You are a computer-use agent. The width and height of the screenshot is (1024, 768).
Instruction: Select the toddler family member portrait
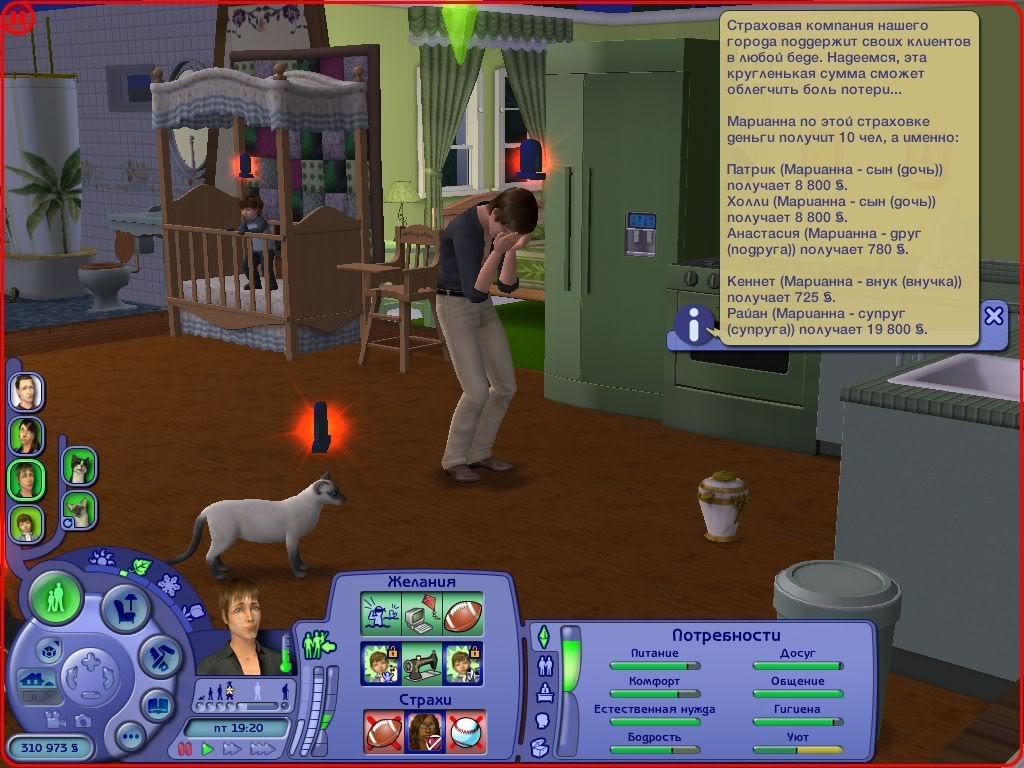pyautogui.click(x=26, y=522)
